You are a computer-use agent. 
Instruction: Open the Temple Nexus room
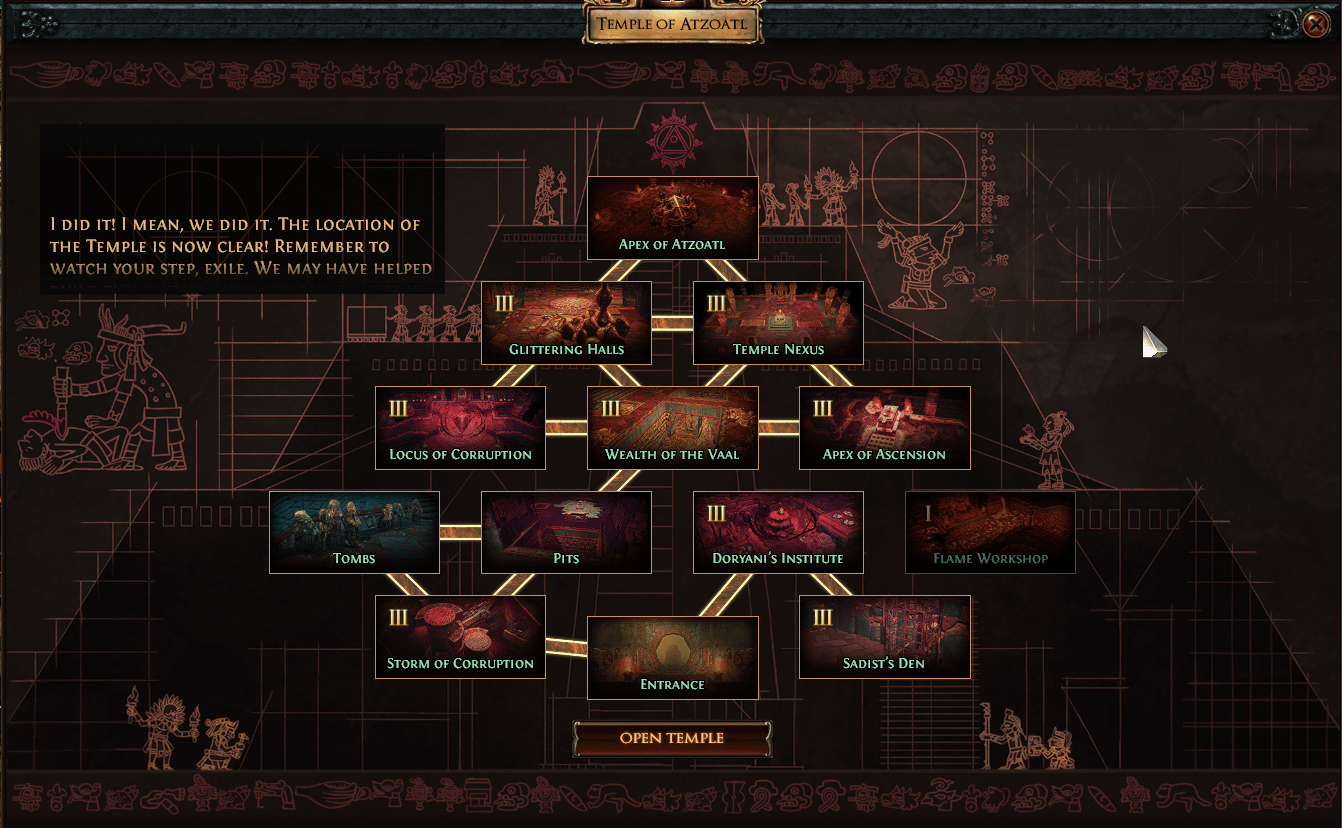click(x=779, y=323)
